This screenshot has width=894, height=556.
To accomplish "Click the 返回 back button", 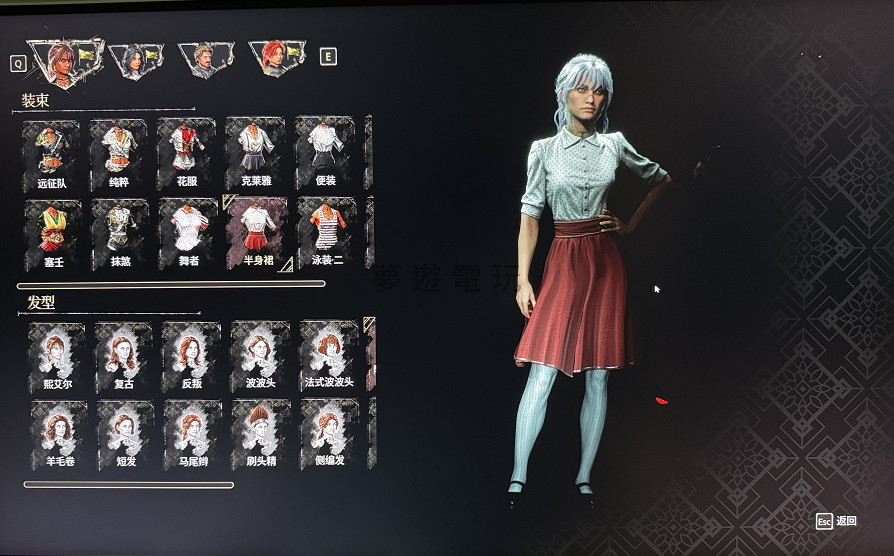I will (x=836, y=521).
